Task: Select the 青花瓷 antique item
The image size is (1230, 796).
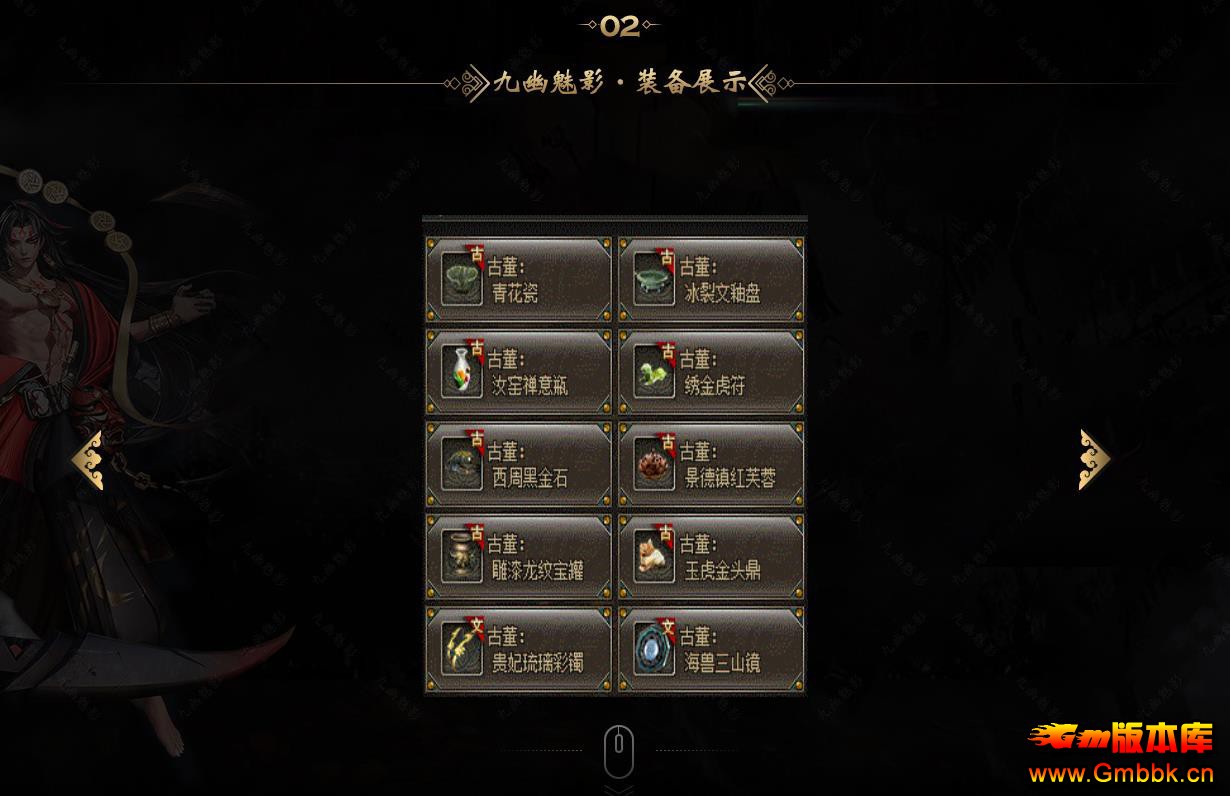Action: coord(518,279)
